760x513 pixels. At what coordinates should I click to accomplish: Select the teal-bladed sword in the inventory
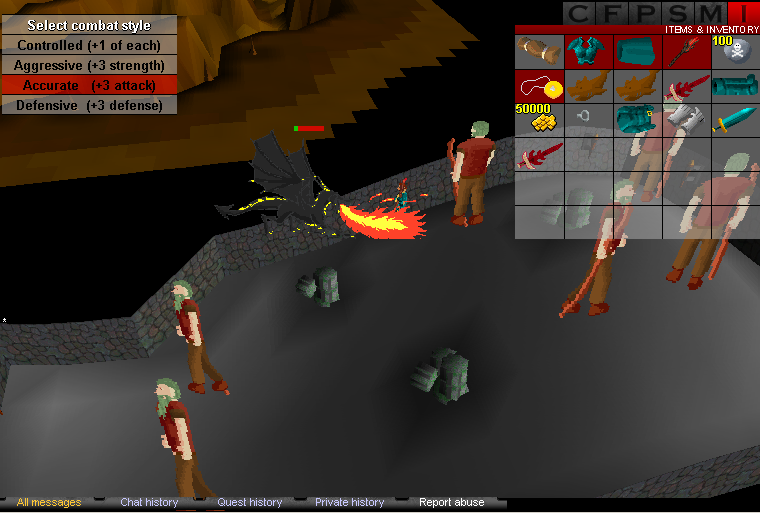point(735,121)
